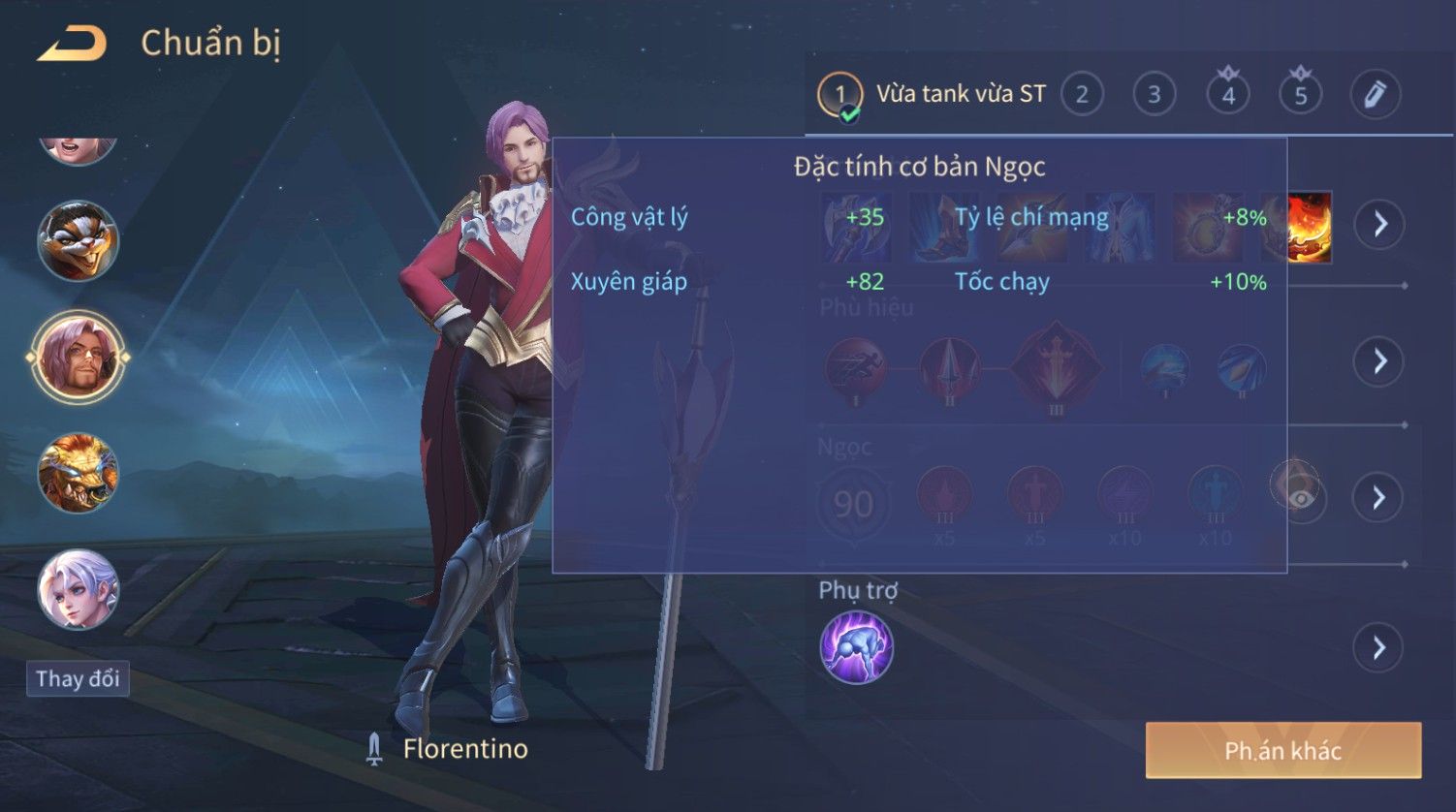
Task: Select premium loadout slot 5
Action: click(1301, 94)
